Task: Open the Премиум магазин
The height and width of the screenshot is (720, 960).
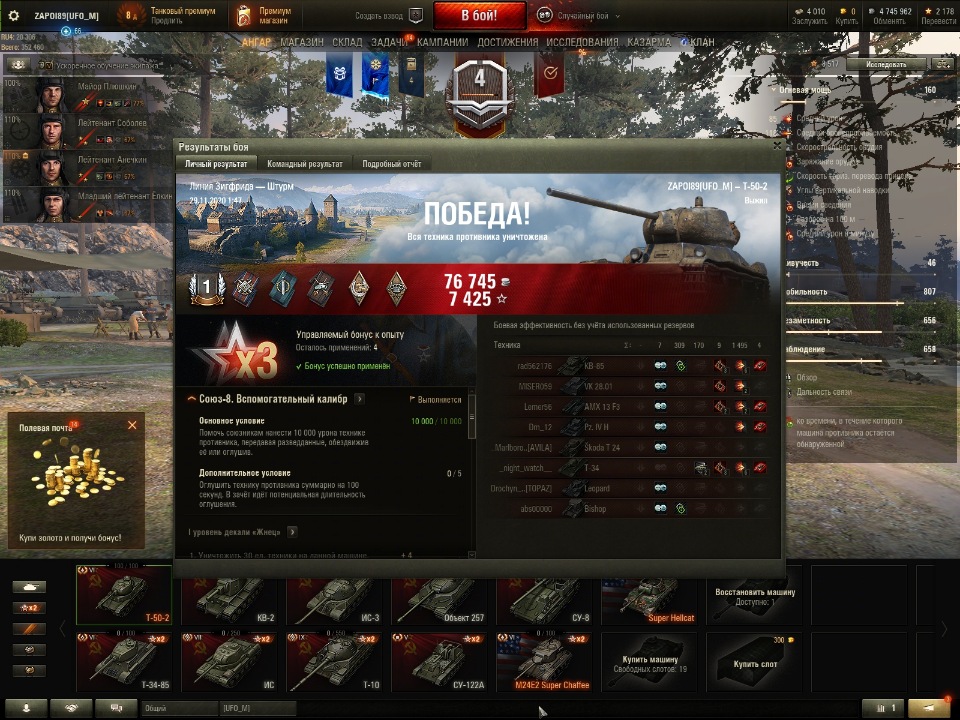Action: point(262,15)
